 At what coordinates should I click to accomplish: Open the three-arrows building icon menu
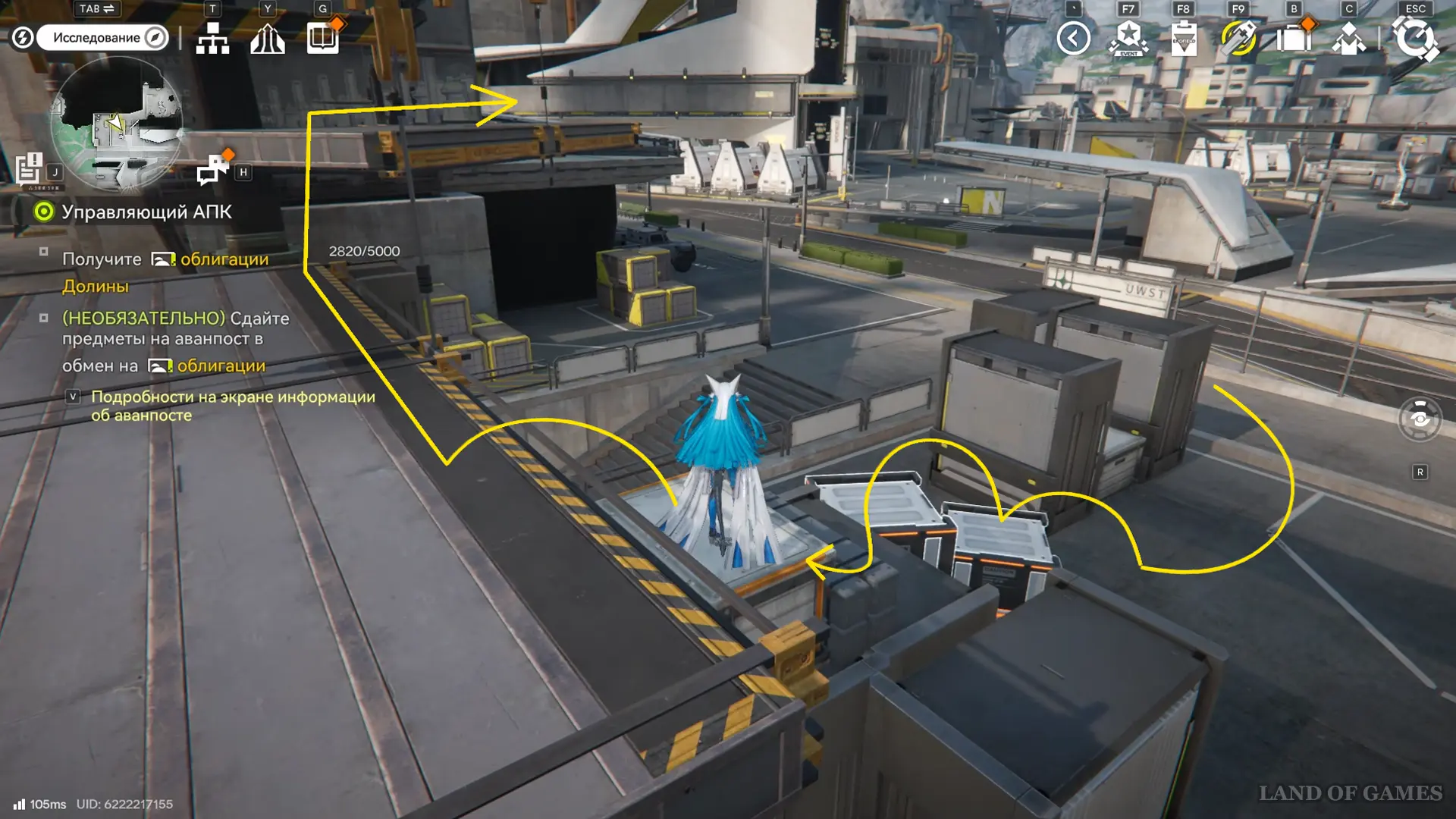coord(268,38)
